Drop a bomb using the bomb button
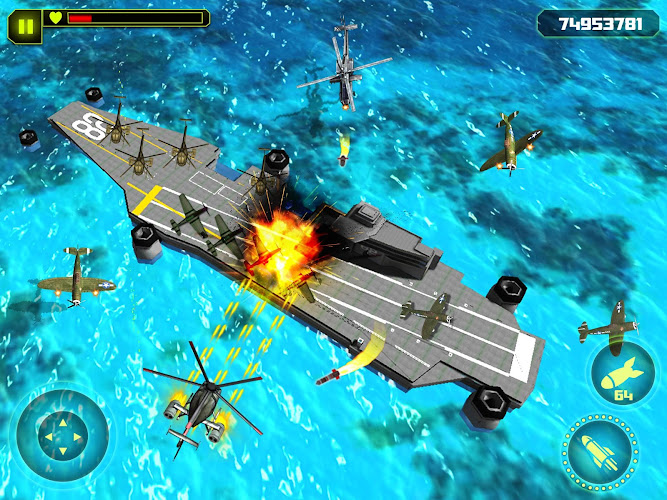Viewport: 667px width, 500px height. 623,375
